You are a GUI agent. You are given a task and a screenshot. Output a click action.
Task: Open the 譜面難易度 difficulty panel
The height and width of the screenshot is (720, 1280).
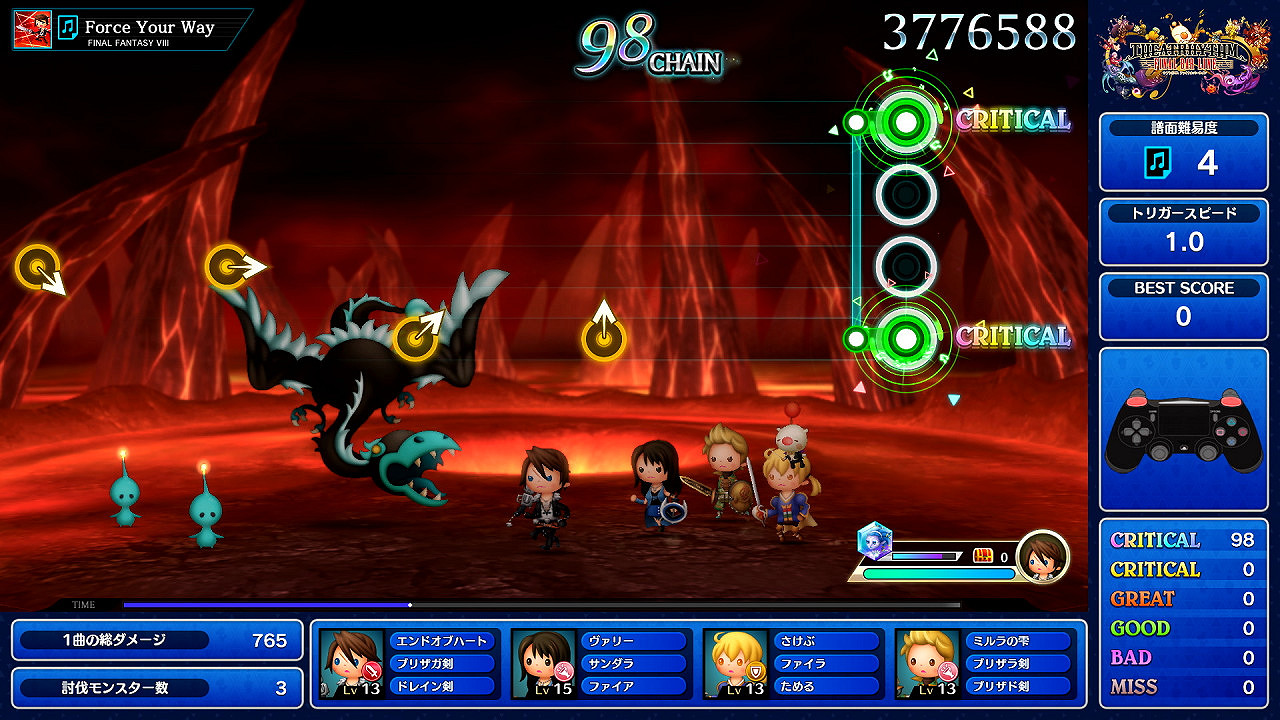1183,152
